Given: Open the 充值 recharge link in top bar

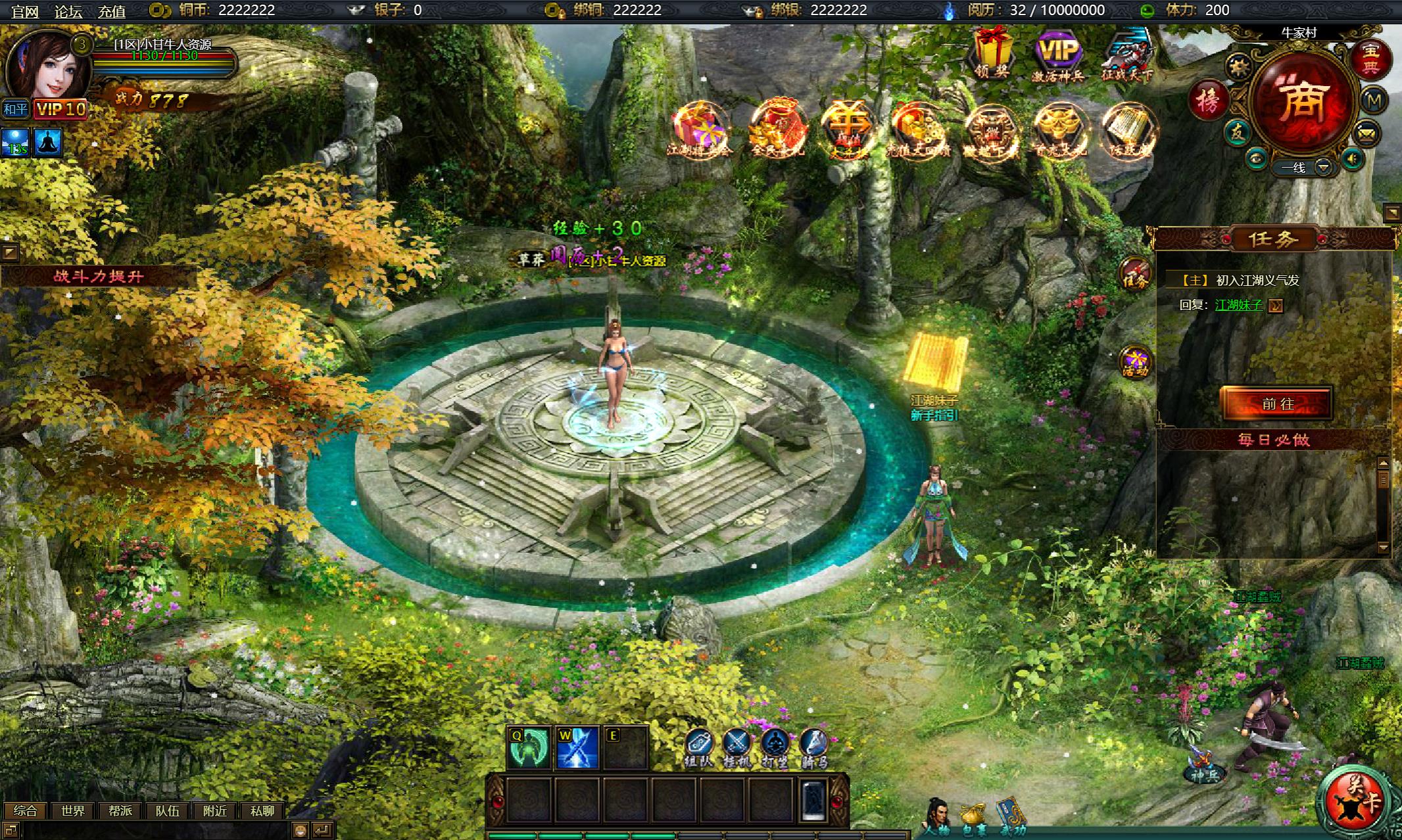Looking at the screenshot, I should [111, 11].
